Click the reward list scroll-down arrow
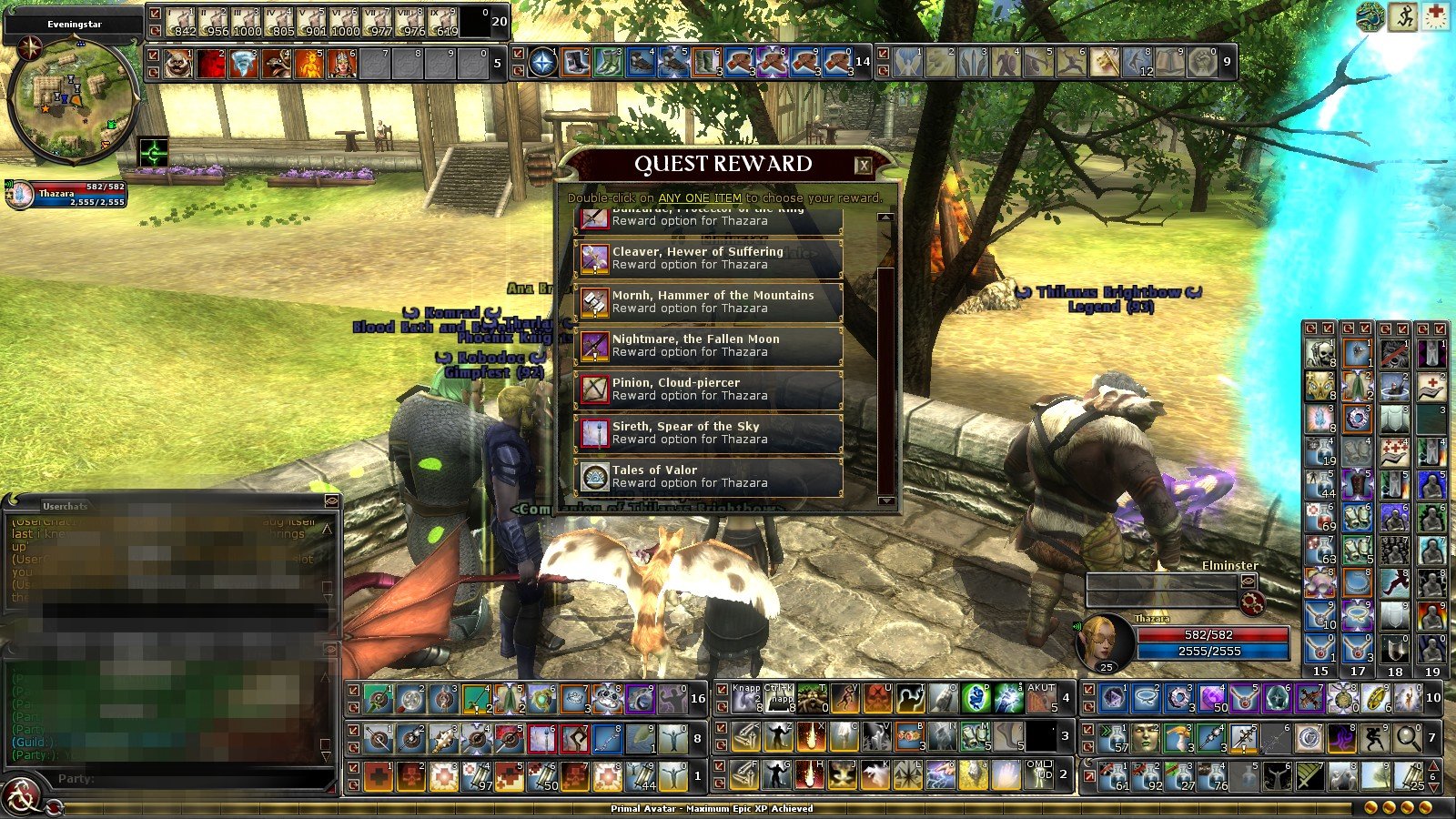Screen dimensions: 1456x819 885,500
